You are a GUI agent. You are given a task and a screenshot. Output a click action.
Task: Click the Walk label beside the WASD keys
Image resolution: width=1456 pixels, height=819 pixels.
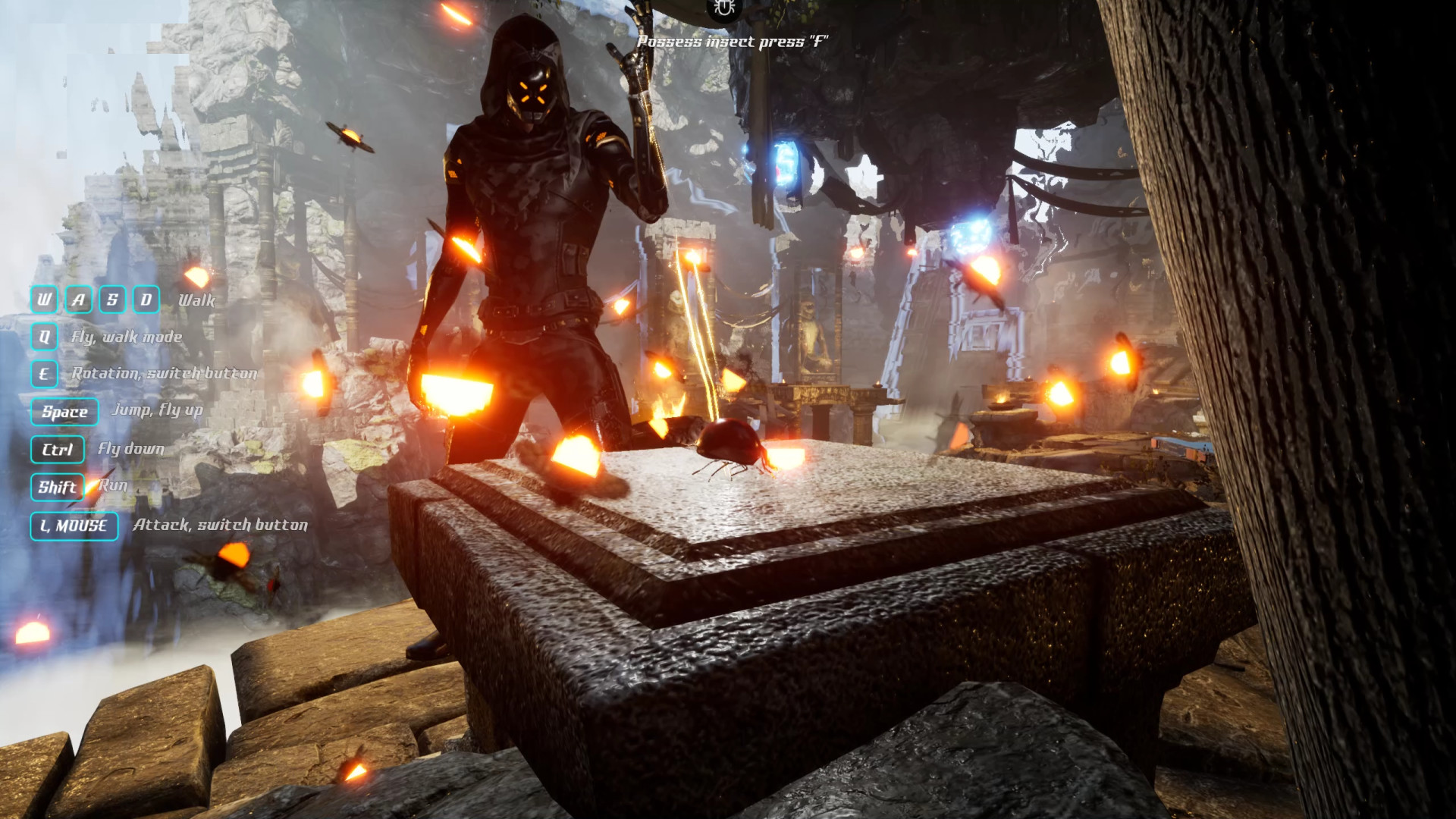click(x=196, y=300)
